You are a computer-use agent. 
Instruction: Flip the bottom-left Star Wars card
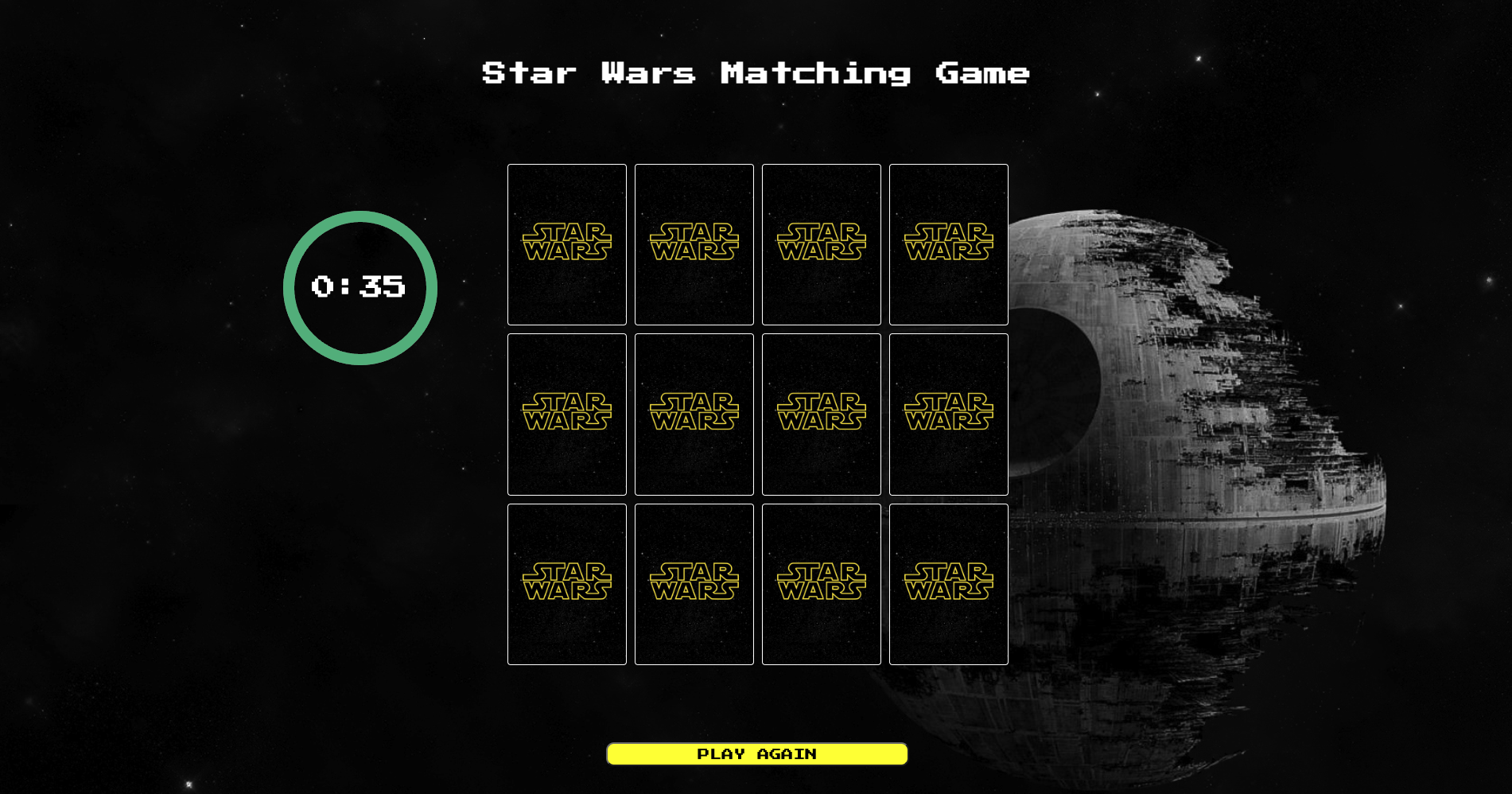[566, 583]
